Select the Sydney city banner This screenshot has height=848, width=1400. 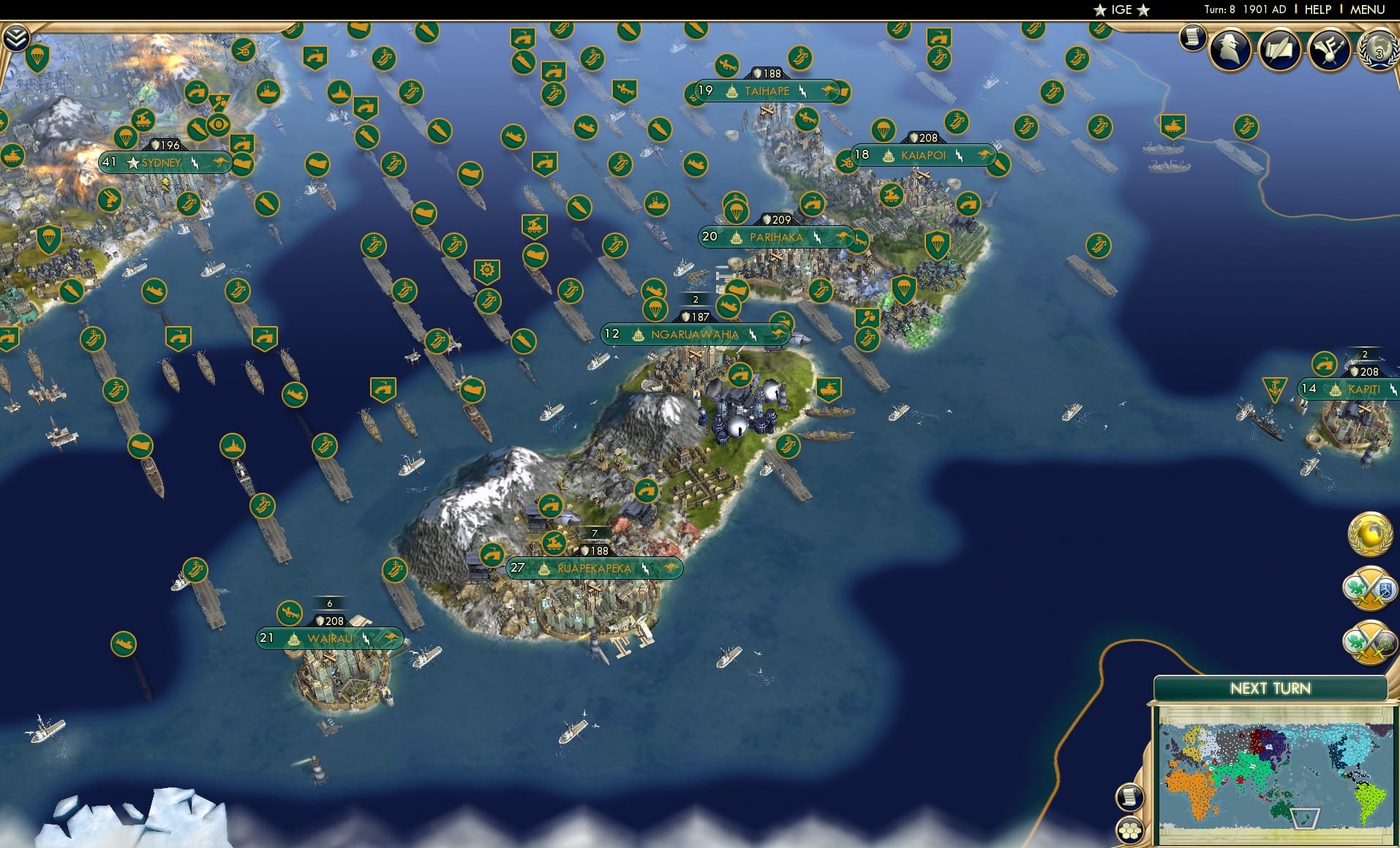pyautogui.click(x=162, y=163)
